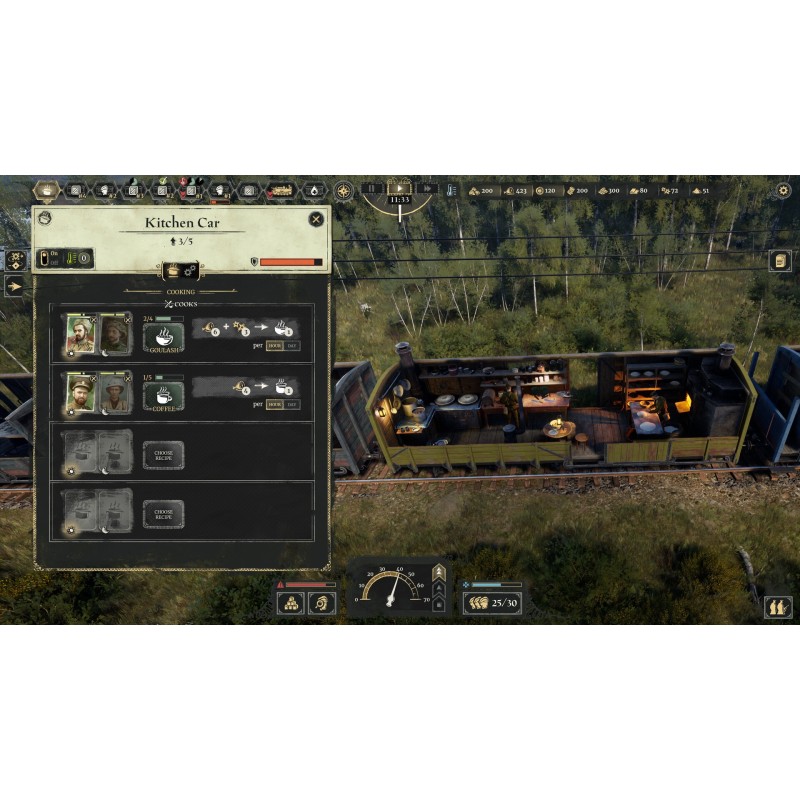Activate fast-forward game speed
The image size is (800, 800).
click(x=427, y=188)
